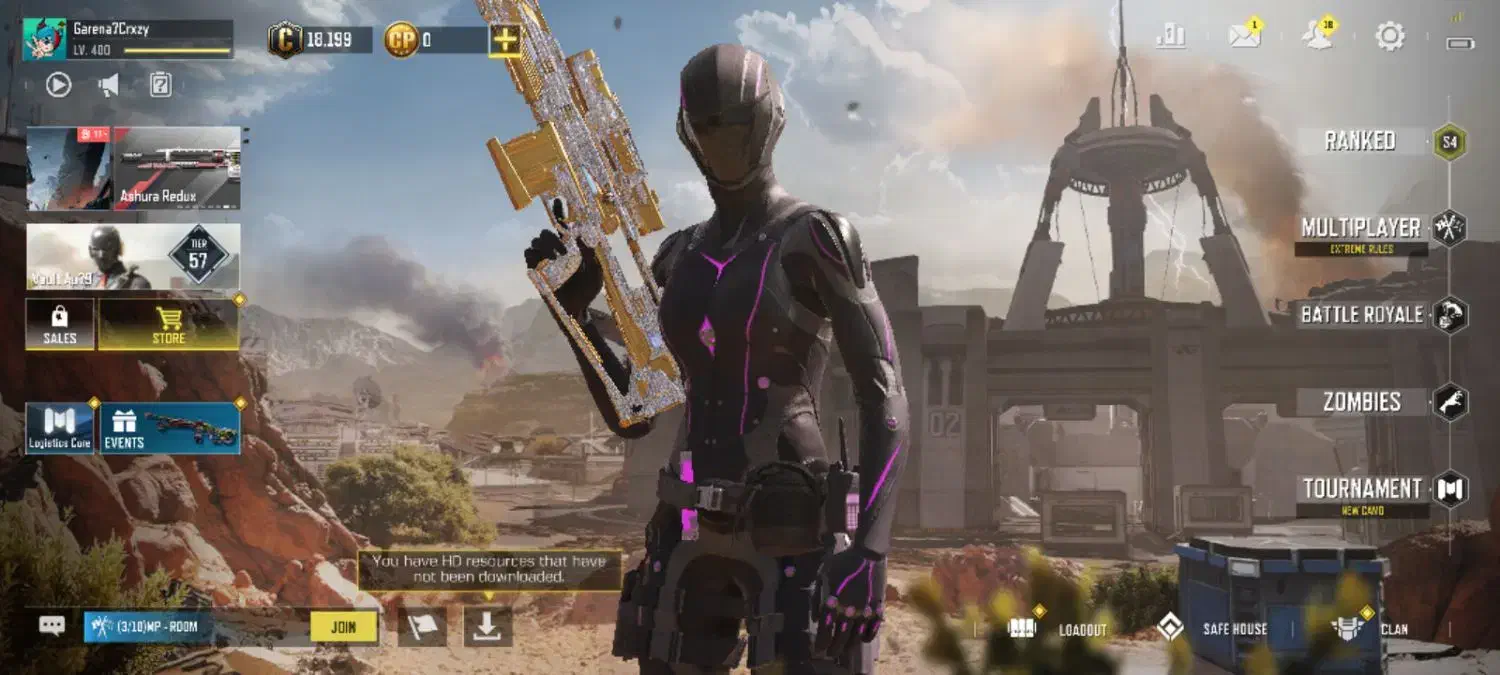Download HD resources with the download icon
This screenshot has width=1500, height=675.
point(488,627)
